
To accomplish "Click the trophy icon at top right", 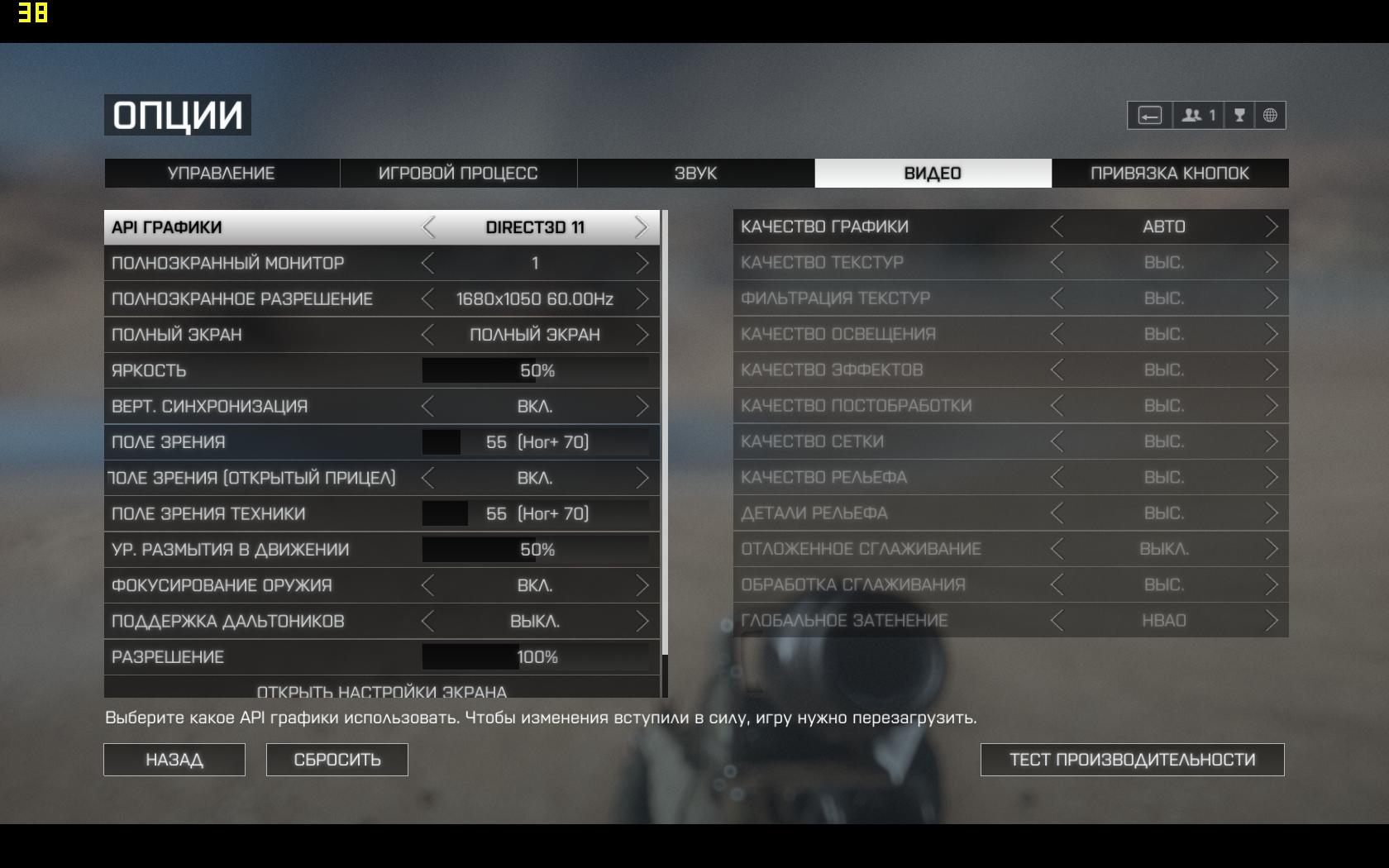I will coord(1239,116).
